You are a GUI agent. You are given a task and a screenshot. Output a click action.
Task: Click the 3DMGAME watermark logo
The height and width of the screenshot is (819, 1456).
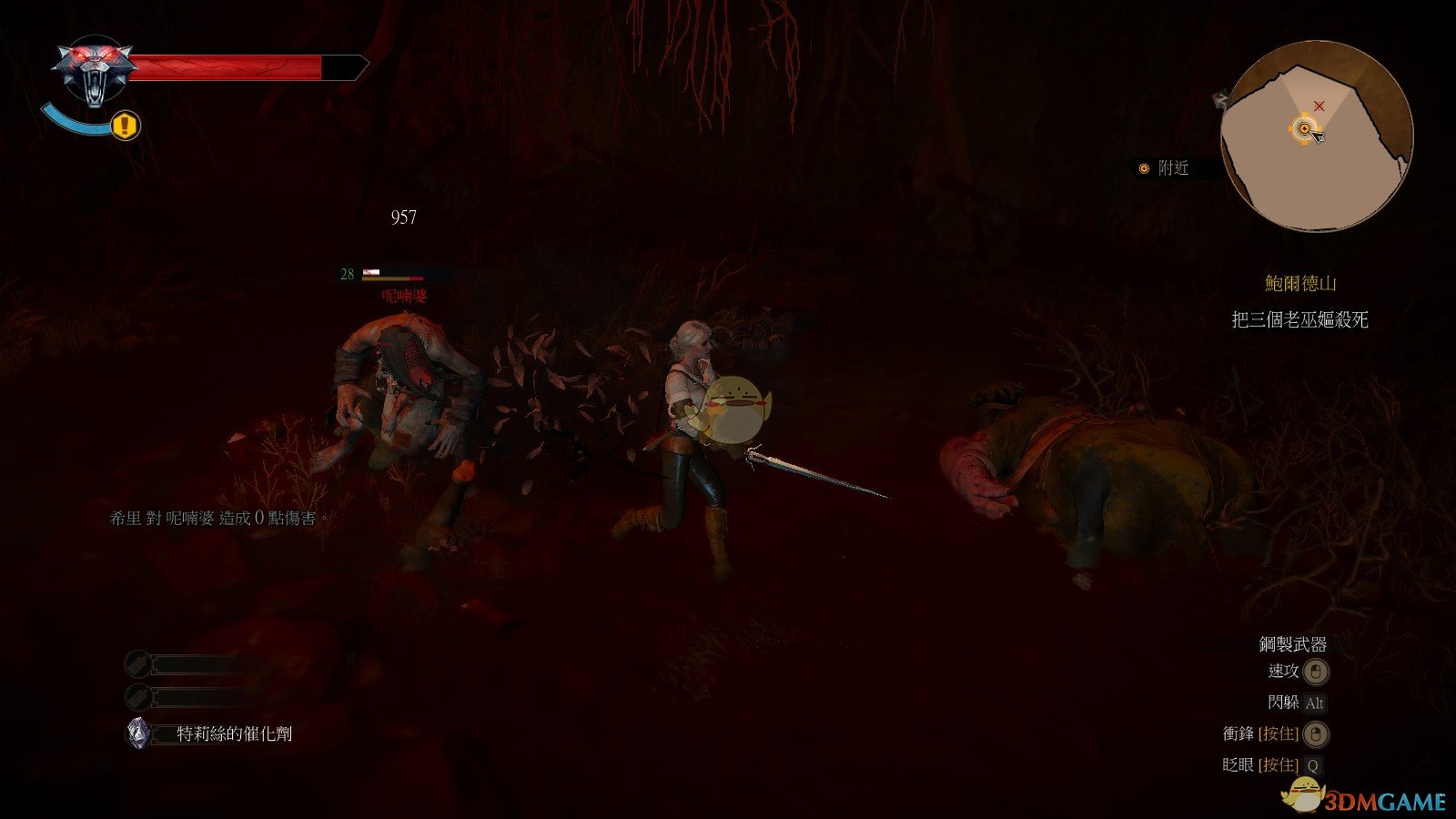point(1365,799)
